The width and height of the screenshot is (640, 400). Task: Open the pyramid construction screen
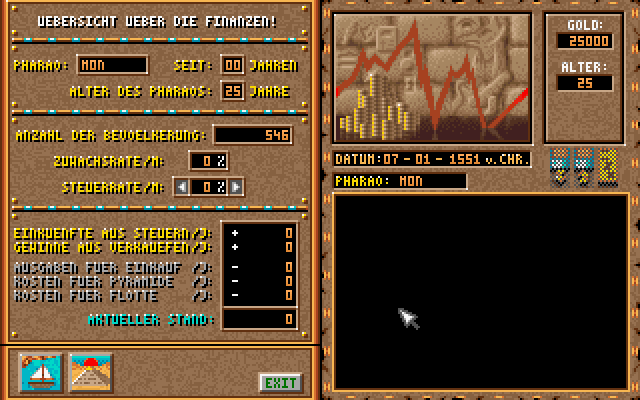(x=90, y=373)
